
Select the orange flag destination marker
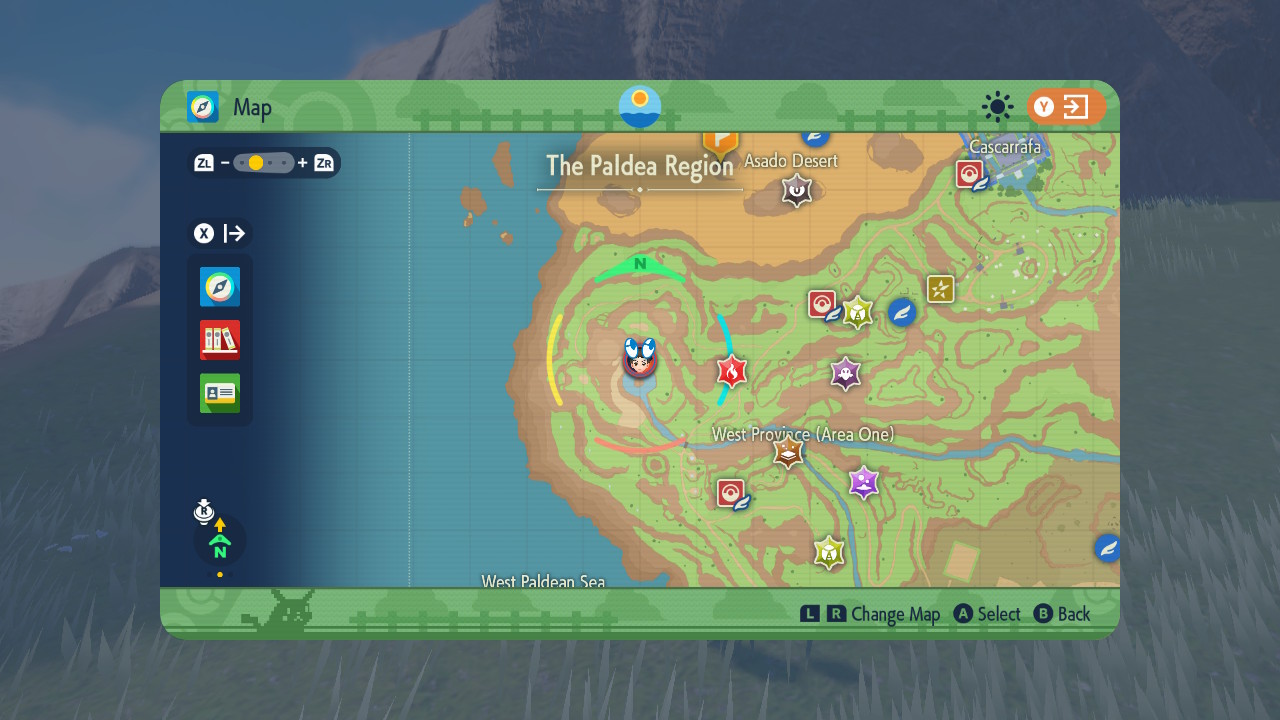(x=720, y=142)
